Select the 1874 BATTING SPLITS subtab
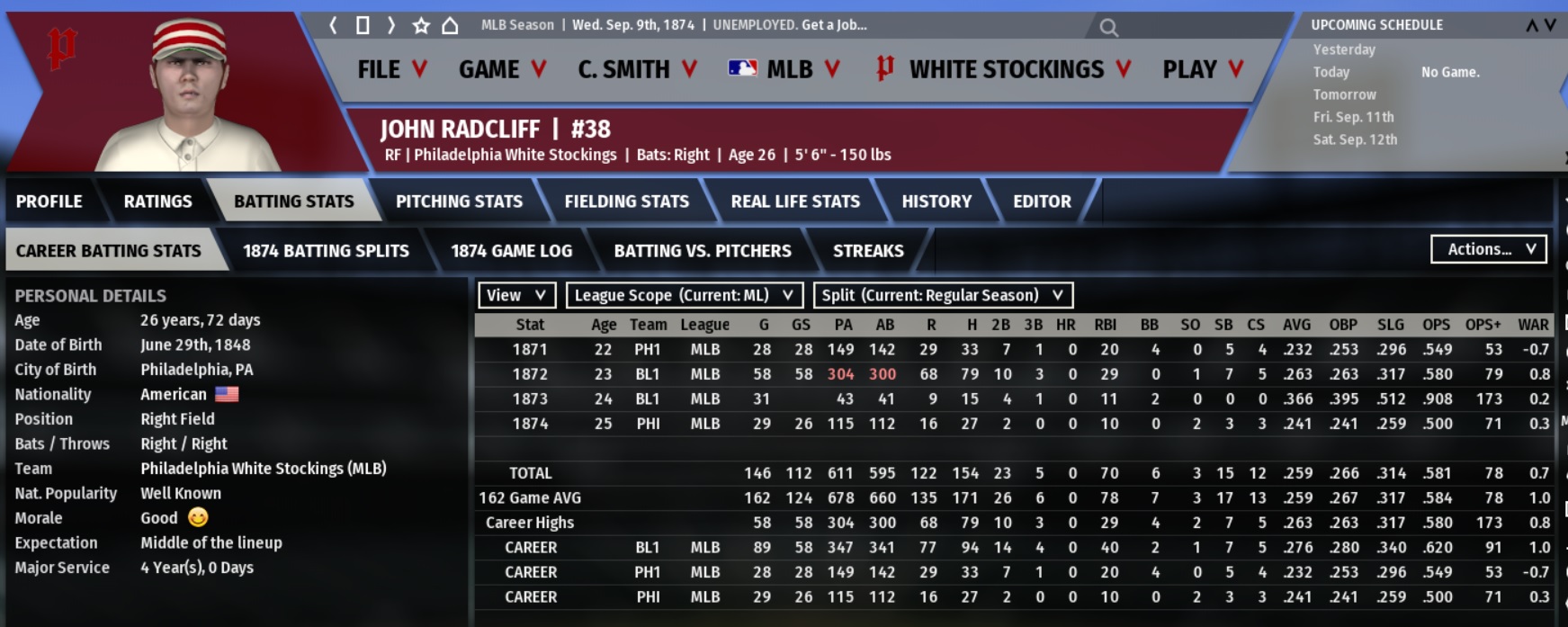The width and height of the screenshot is (1568, 627). pyautogui.click(x=326, y=251)
